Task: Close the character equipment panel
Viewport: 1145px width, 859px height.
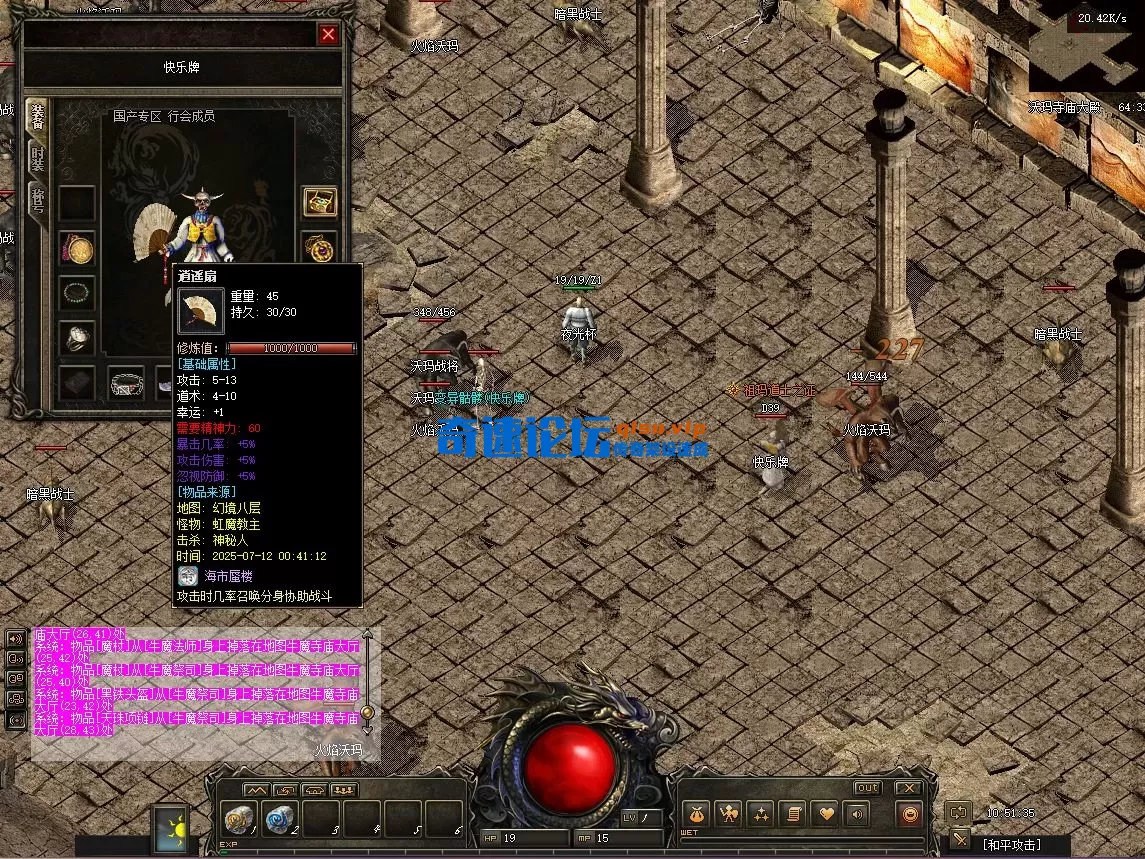Action: tap(328, 34)
